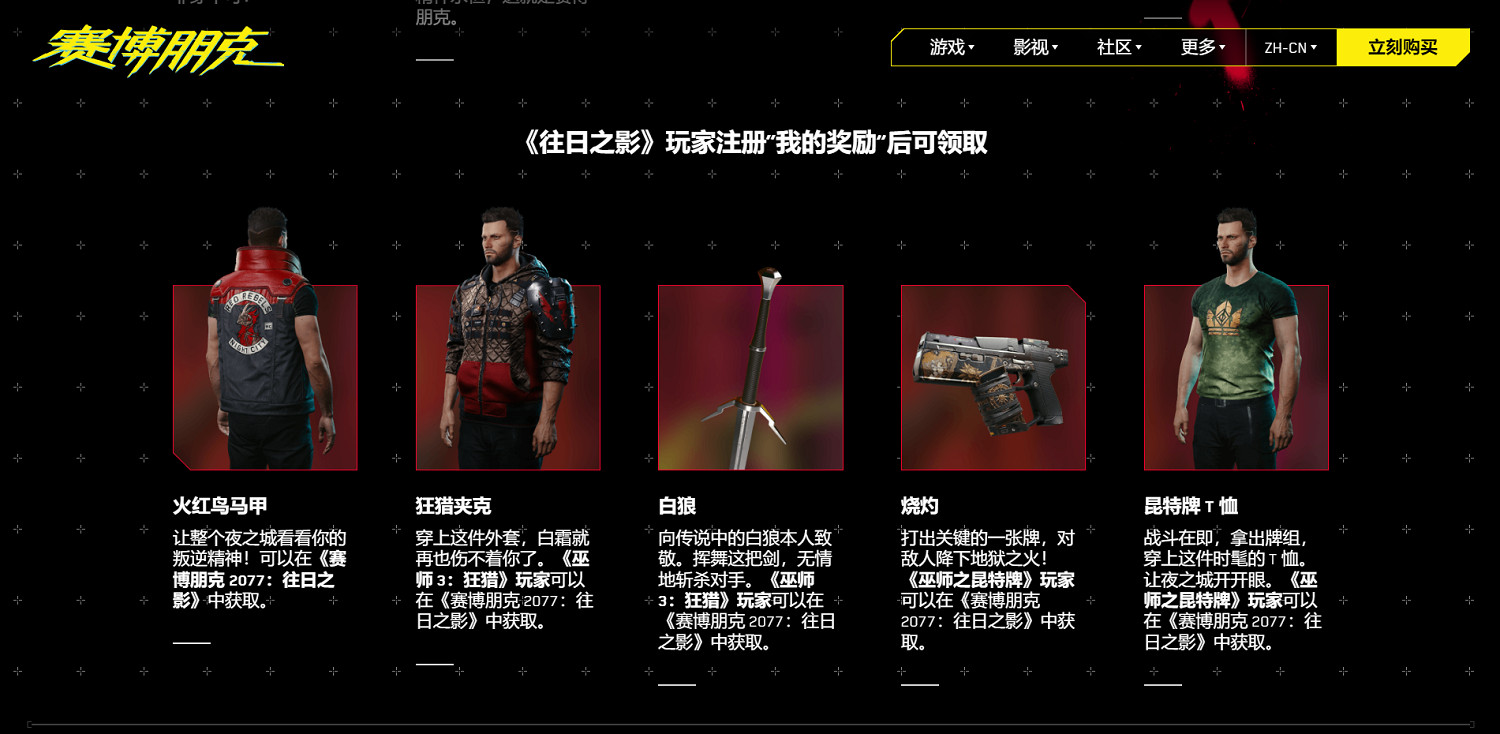Click the 白狼 sword image
Image resolution: width=1500 pixels, height=734 pixels.
751,377
